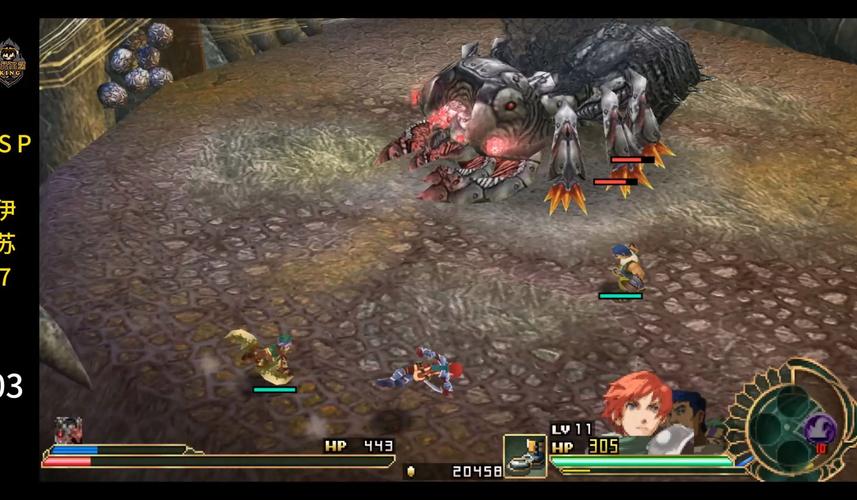Viewport: 857px width, 500px height.
Task: Click the boss portrait icon above its health bar
Action: click(x=68, y=431)
